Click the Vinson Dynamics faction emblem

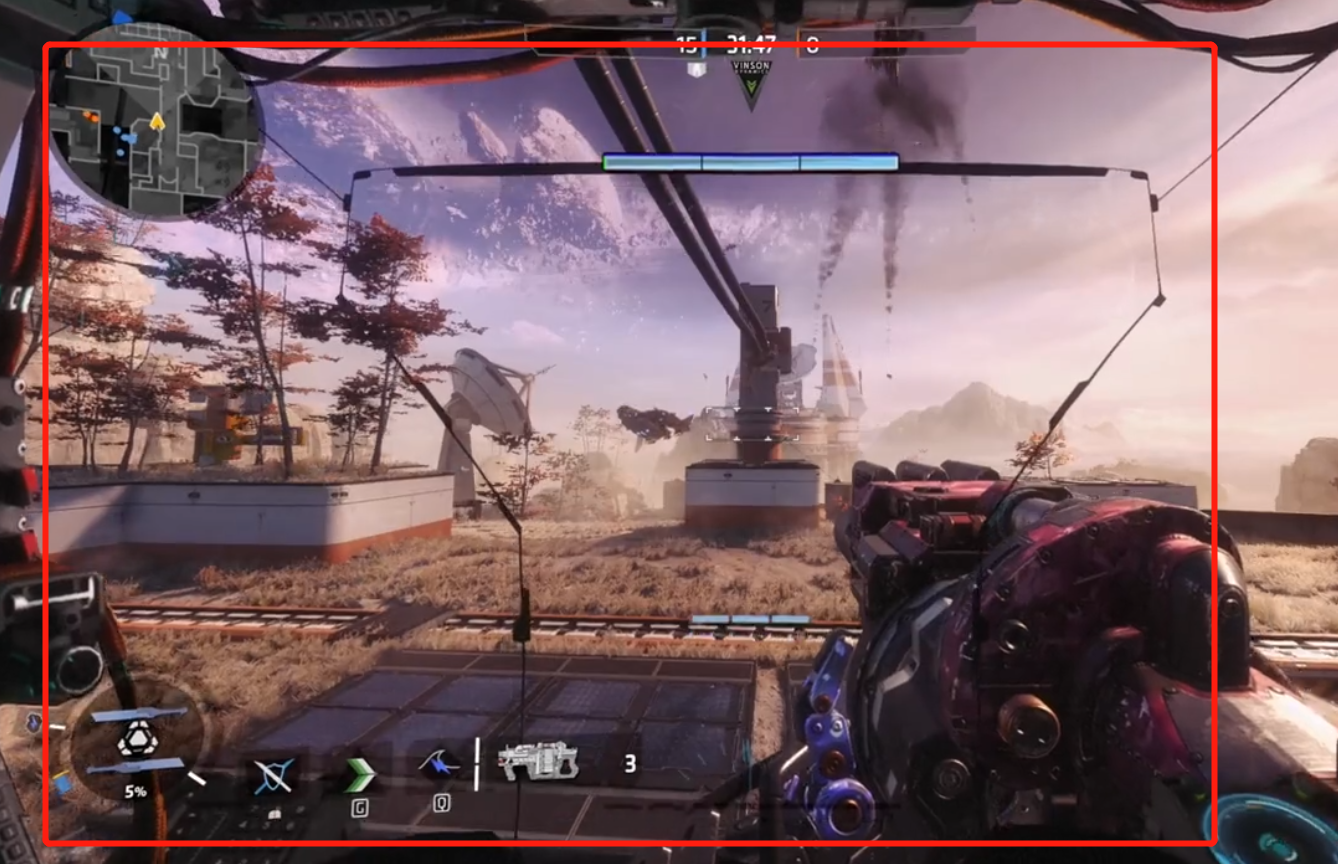point(751,84)
